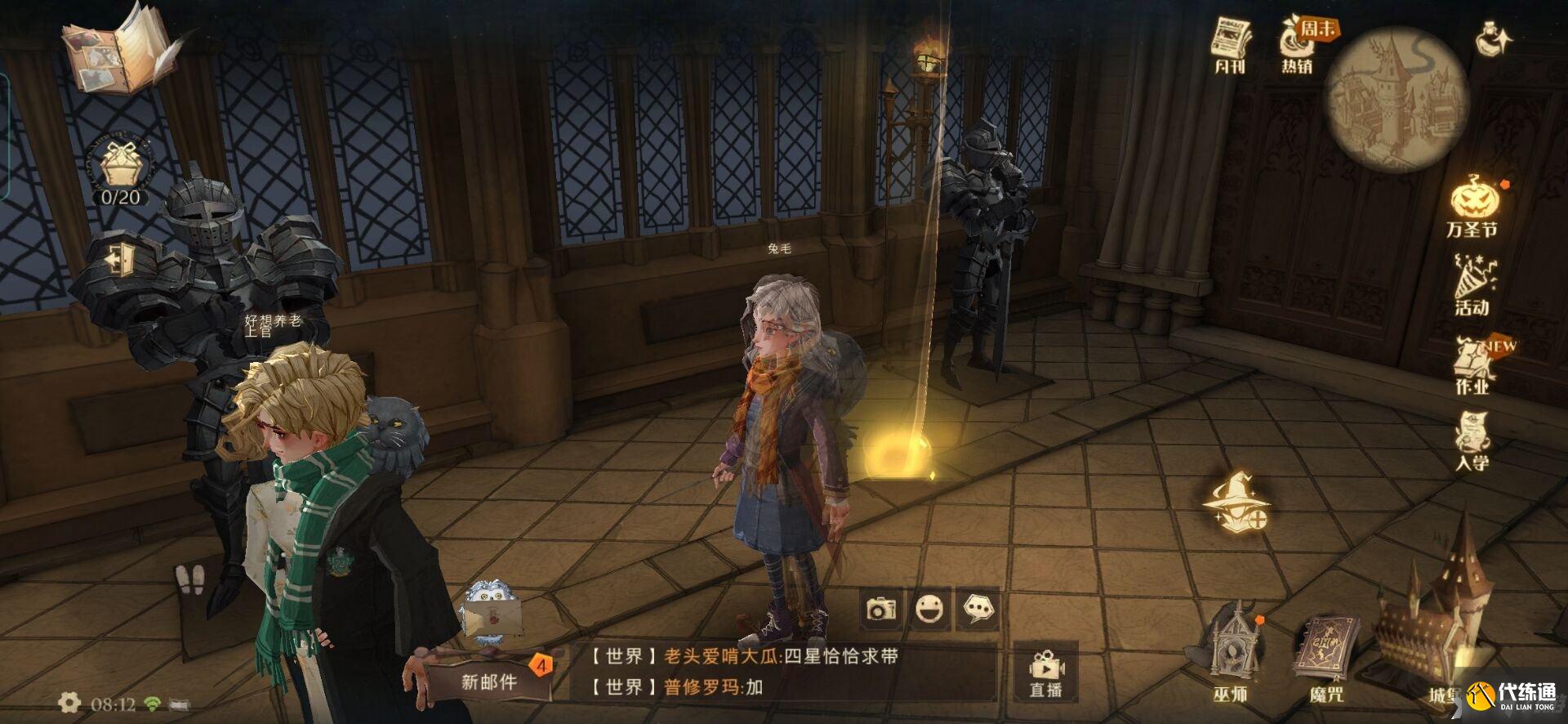
Task: Open the camera photo mode
Action: pos(881,610)
